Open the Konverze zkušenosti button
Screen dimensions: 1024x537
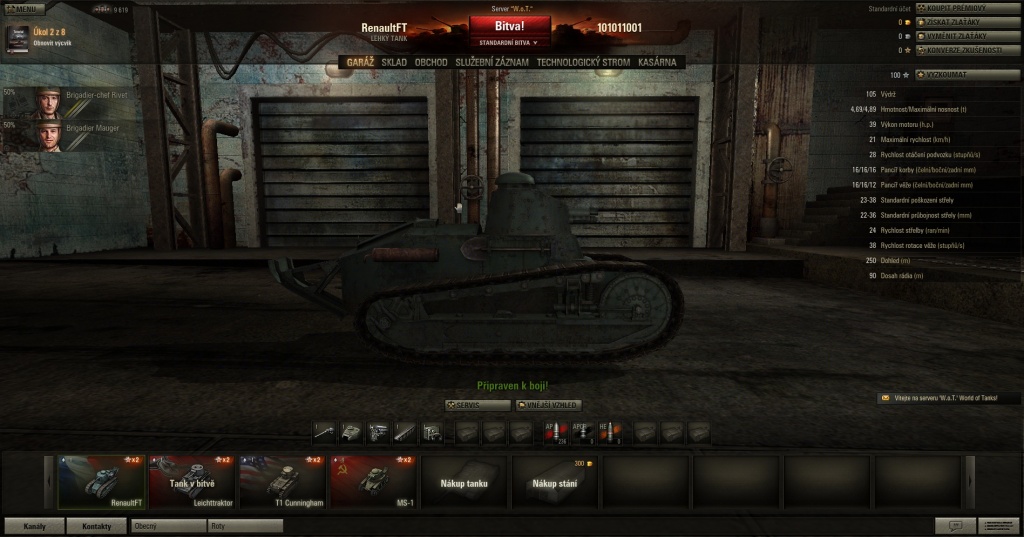(x=967, y=49)
